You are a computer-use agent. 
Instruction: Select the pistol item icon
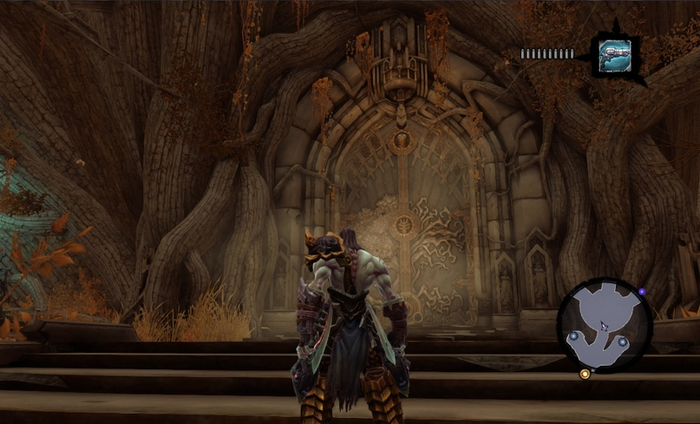coord(613,56)
